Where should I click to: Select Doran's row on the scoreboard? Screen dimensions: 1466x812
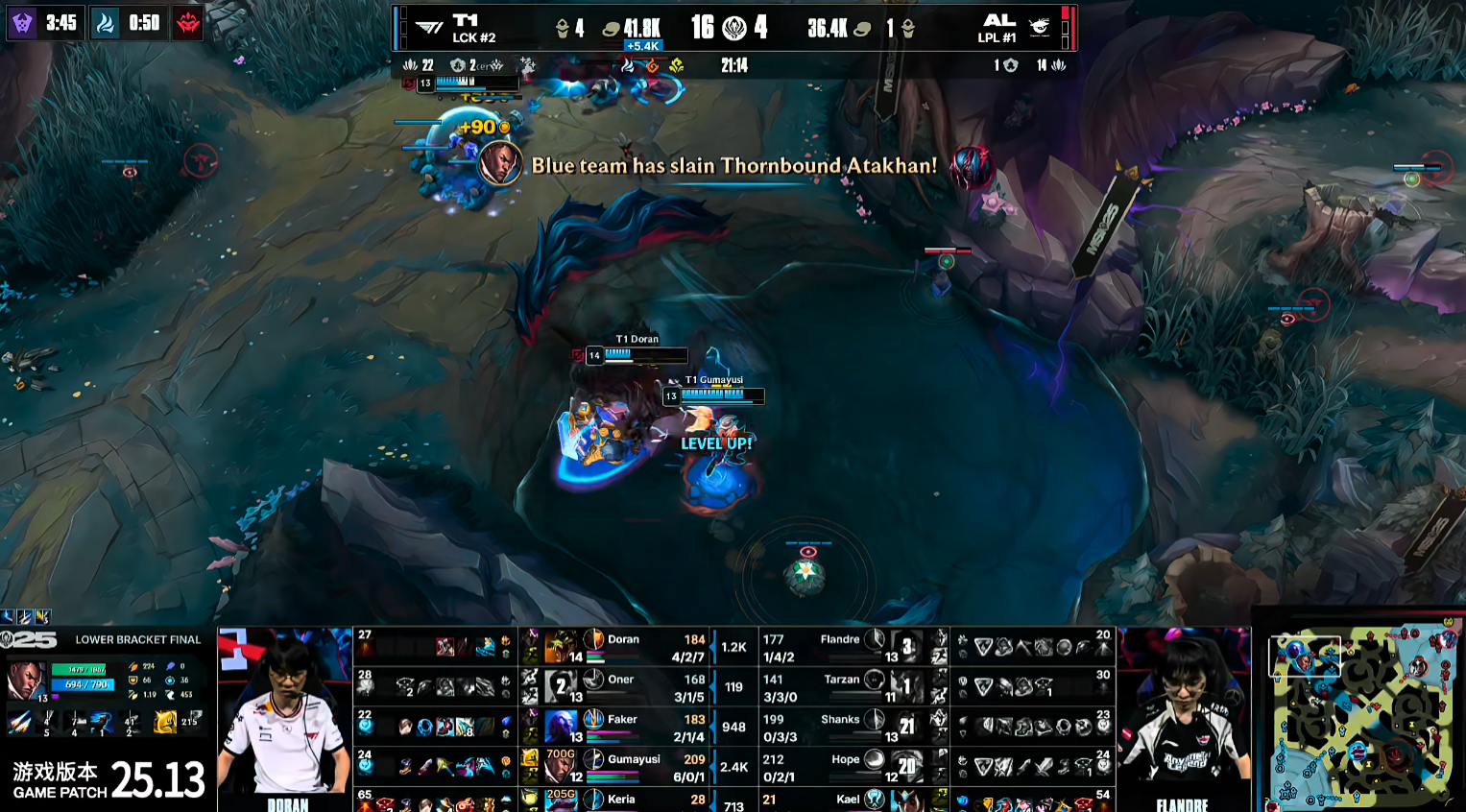[623, 646]
